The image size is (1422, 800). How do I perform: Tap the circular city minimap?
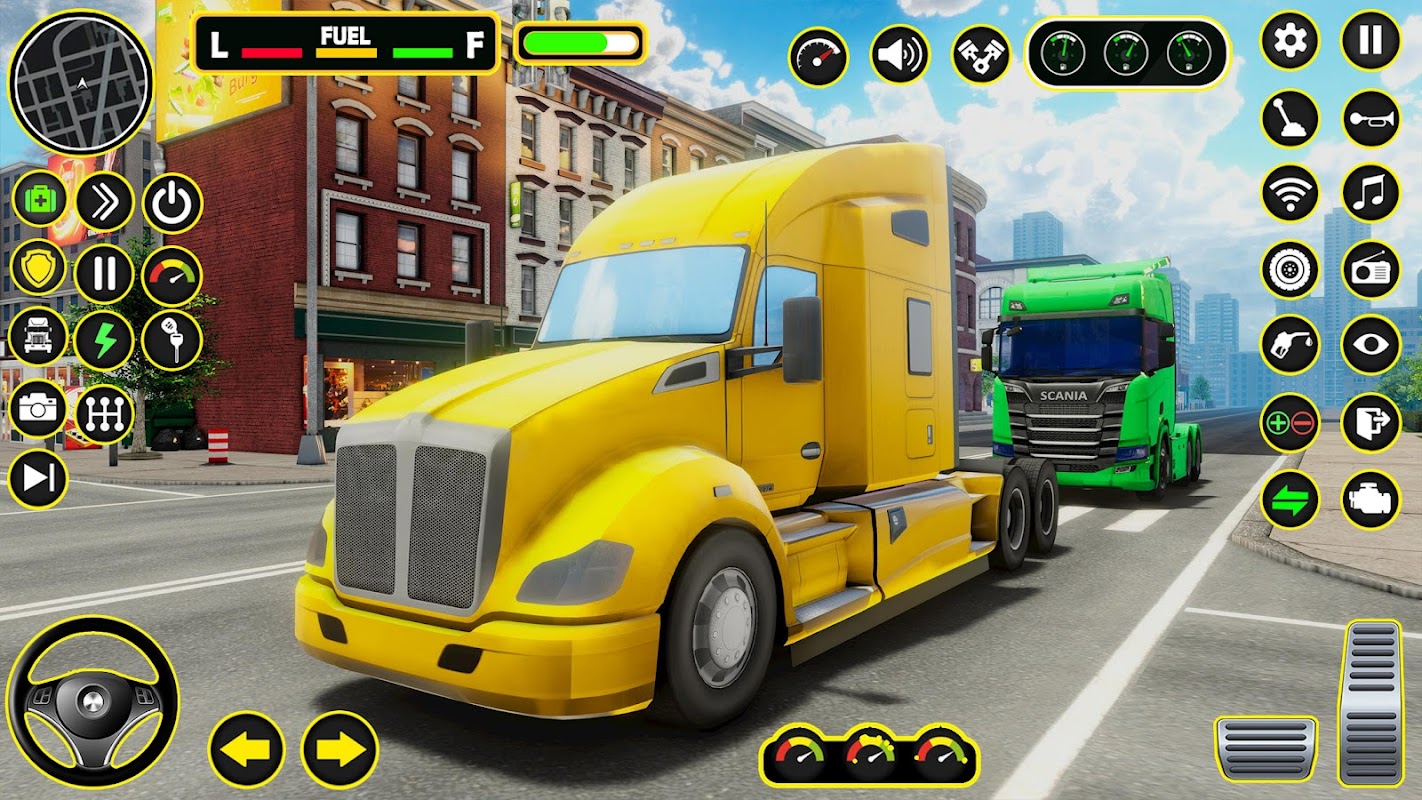click(x=80, y=81)
